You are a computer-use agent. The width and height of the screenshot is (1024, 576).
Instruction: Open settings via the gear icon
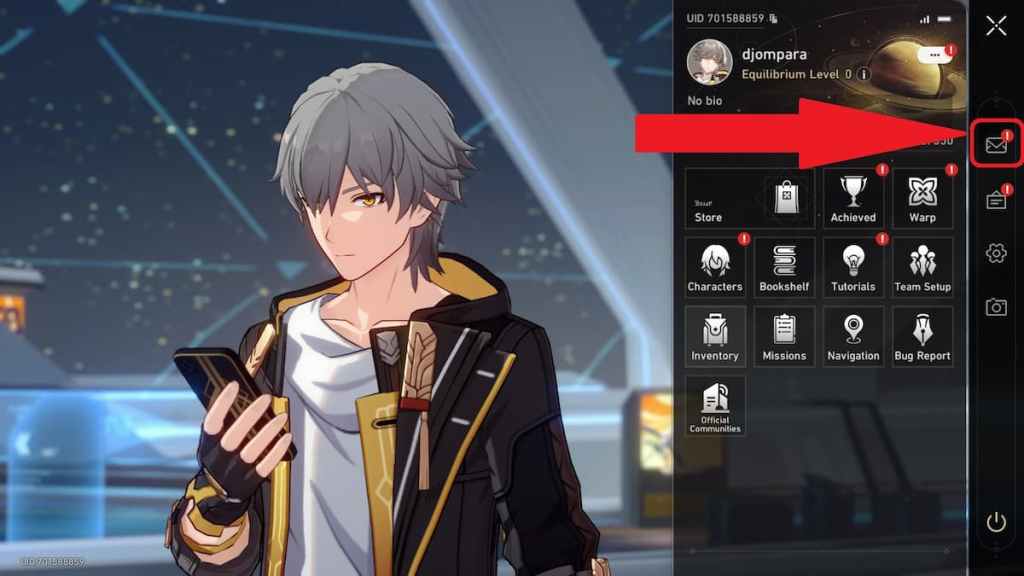coord(996,254)
